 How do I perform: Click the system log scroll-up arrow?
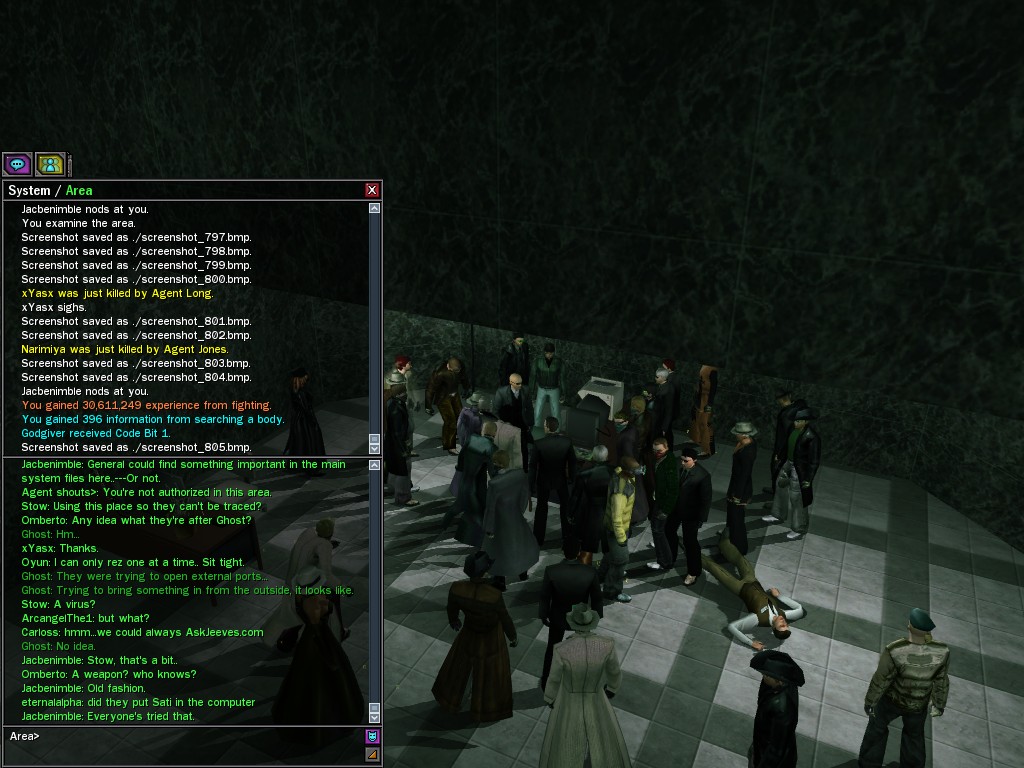click(375, 209)
